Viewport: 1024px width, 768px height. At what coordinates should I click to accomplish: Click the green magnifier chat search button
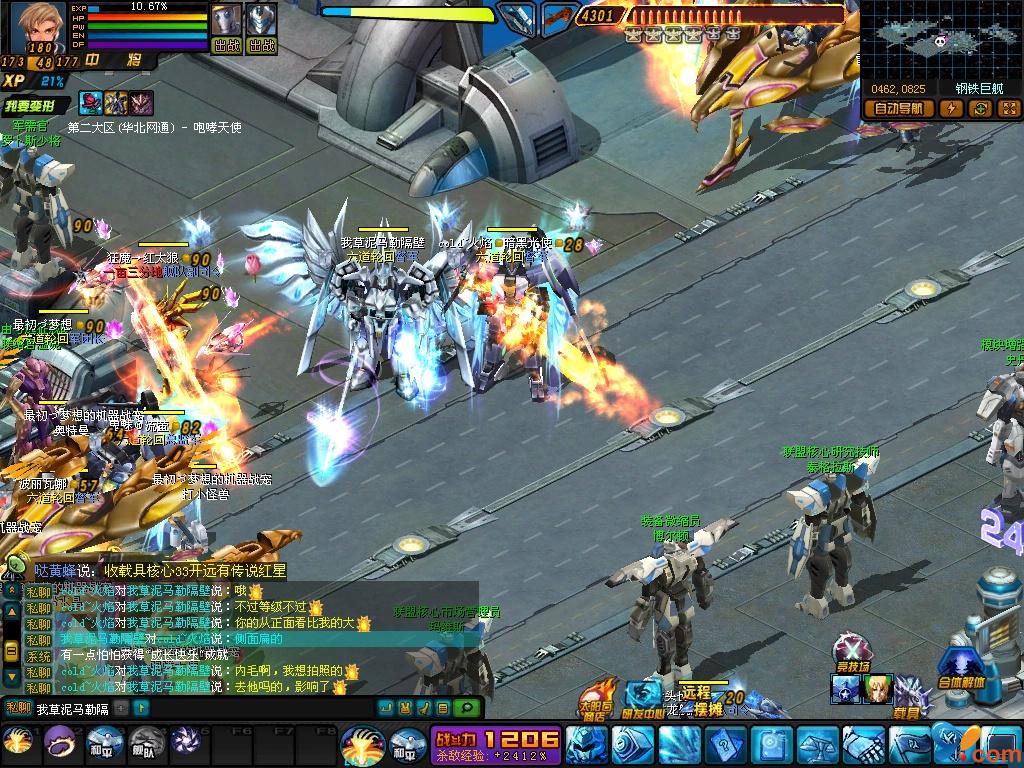[465, 708]
